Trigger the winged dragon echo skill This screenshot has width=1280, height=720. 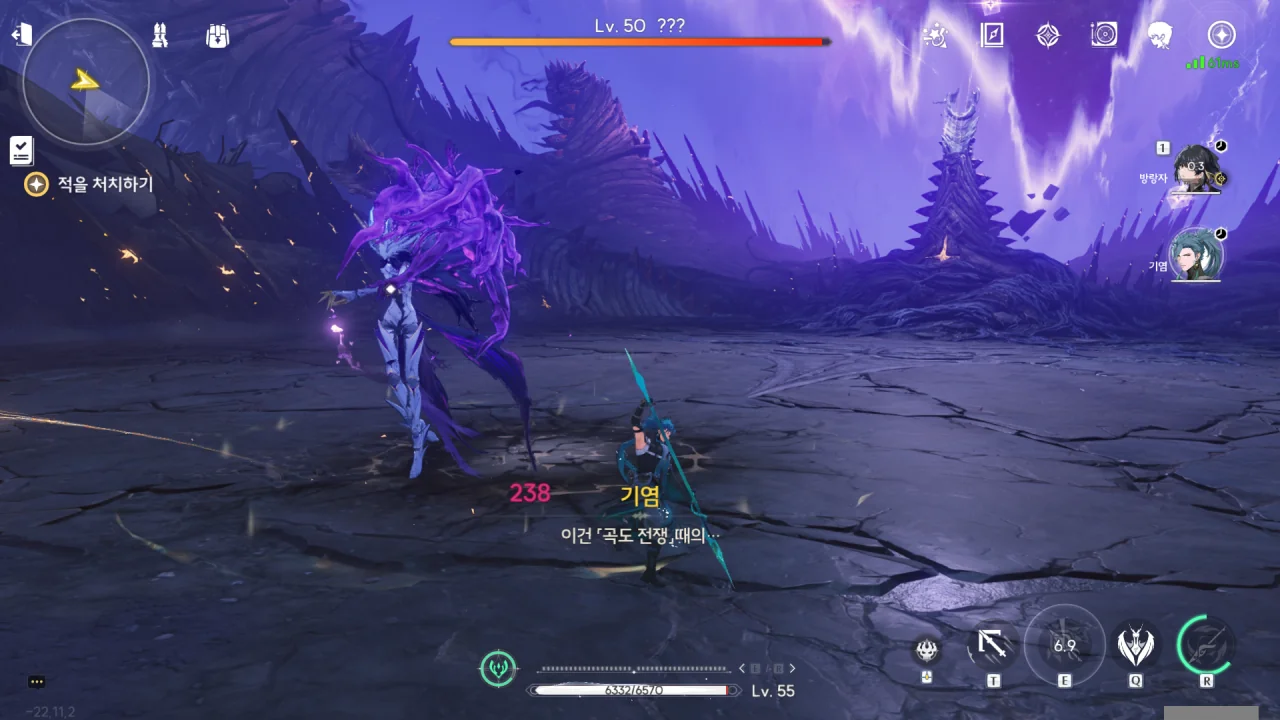pyautogui.click(x=1135, y=648)
